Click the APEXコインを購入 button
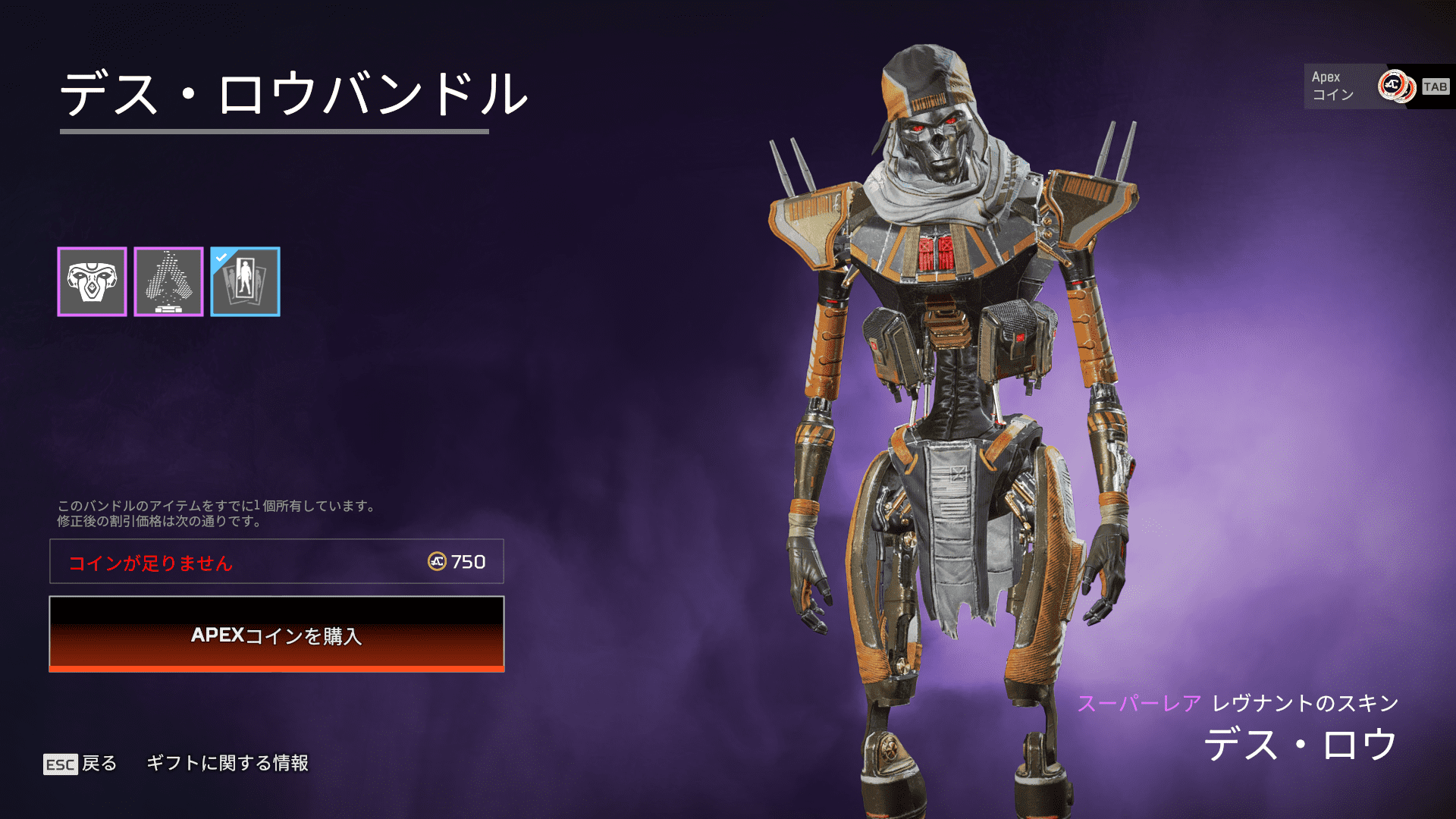 point(277,634)
